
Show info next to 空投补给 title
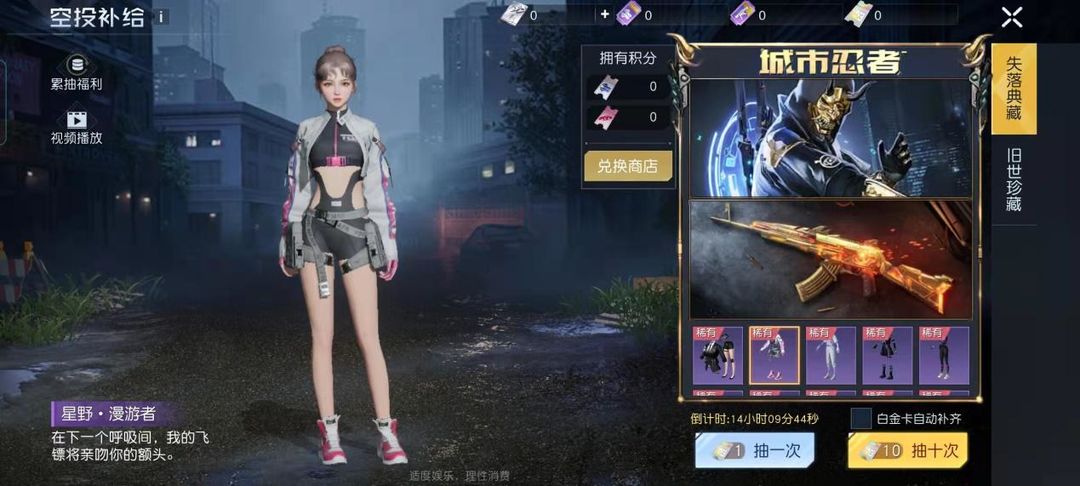162,17
